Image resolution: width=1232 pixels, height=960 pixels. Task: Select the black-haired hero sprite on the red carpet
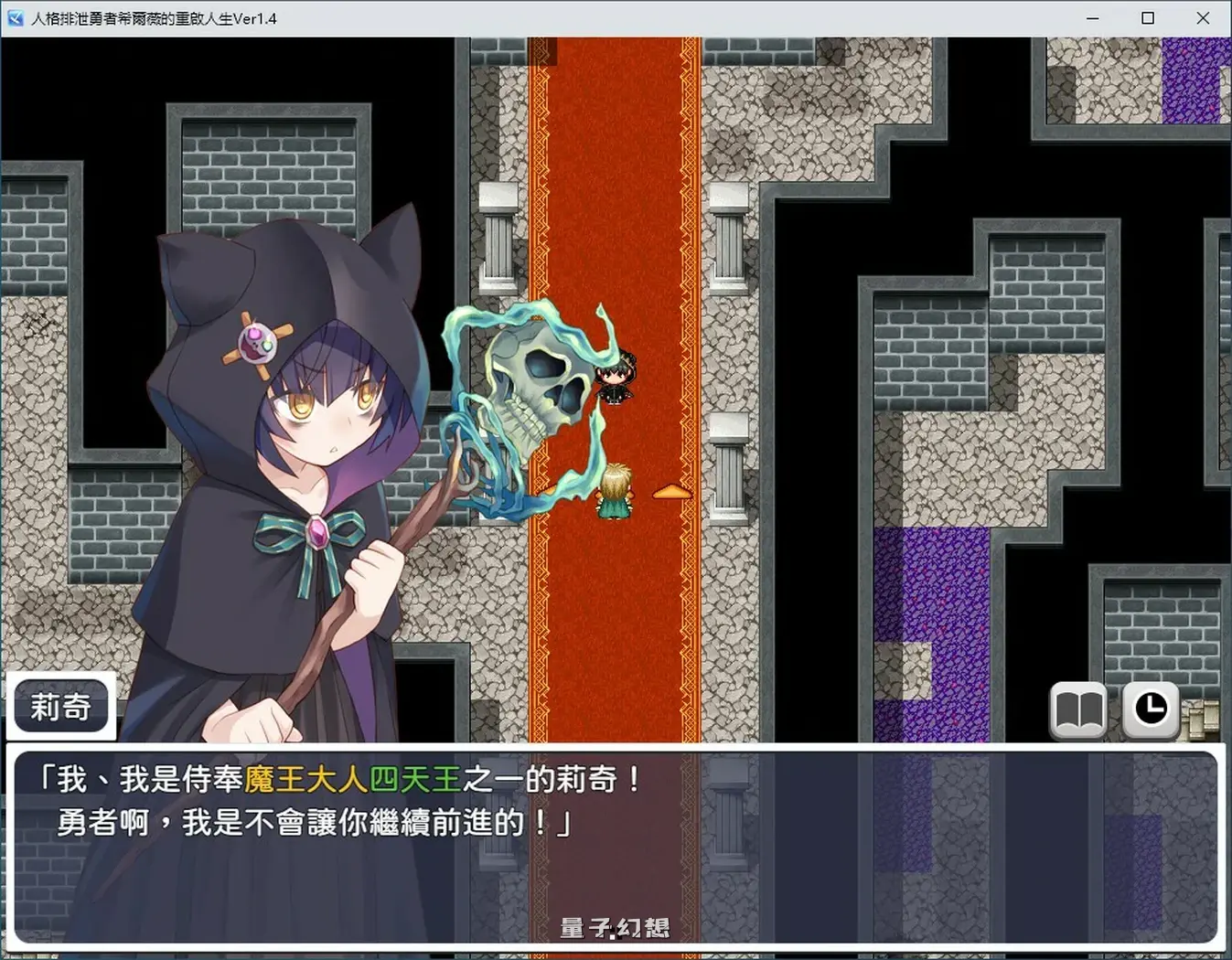coord(617,379)
